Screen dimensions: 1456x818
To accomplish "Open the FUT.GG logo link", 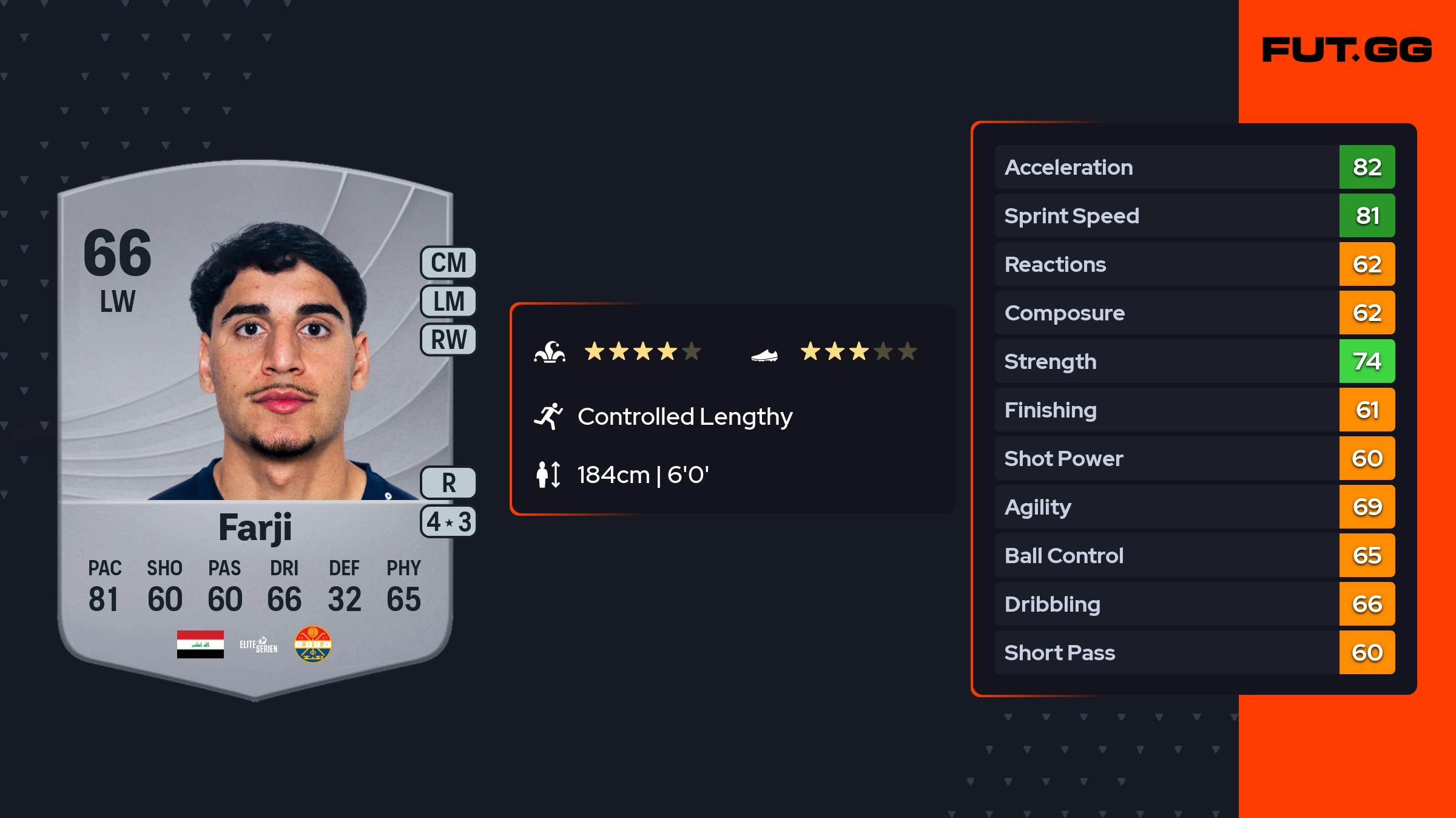I will [x=1347, y=50].
